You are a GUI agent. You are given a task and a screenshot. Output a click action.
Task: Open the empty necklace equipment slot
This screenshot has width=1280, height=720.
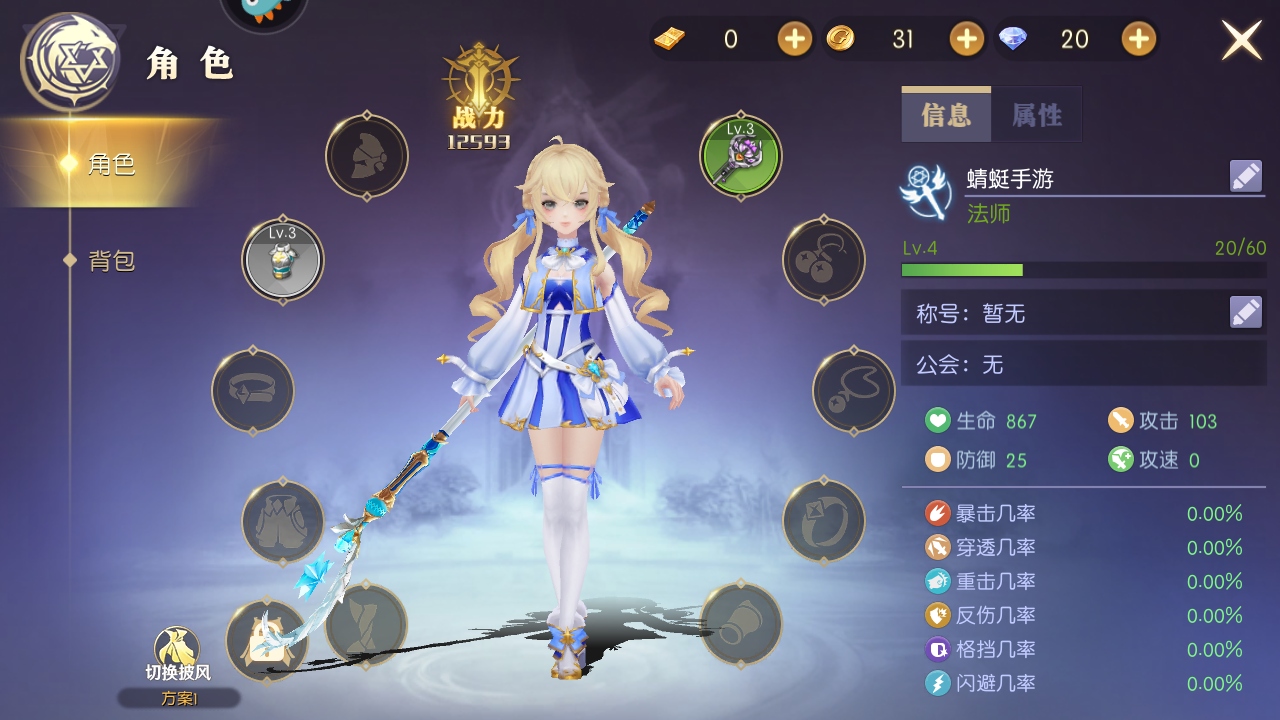pyautogui.click(x=853, y=390)
